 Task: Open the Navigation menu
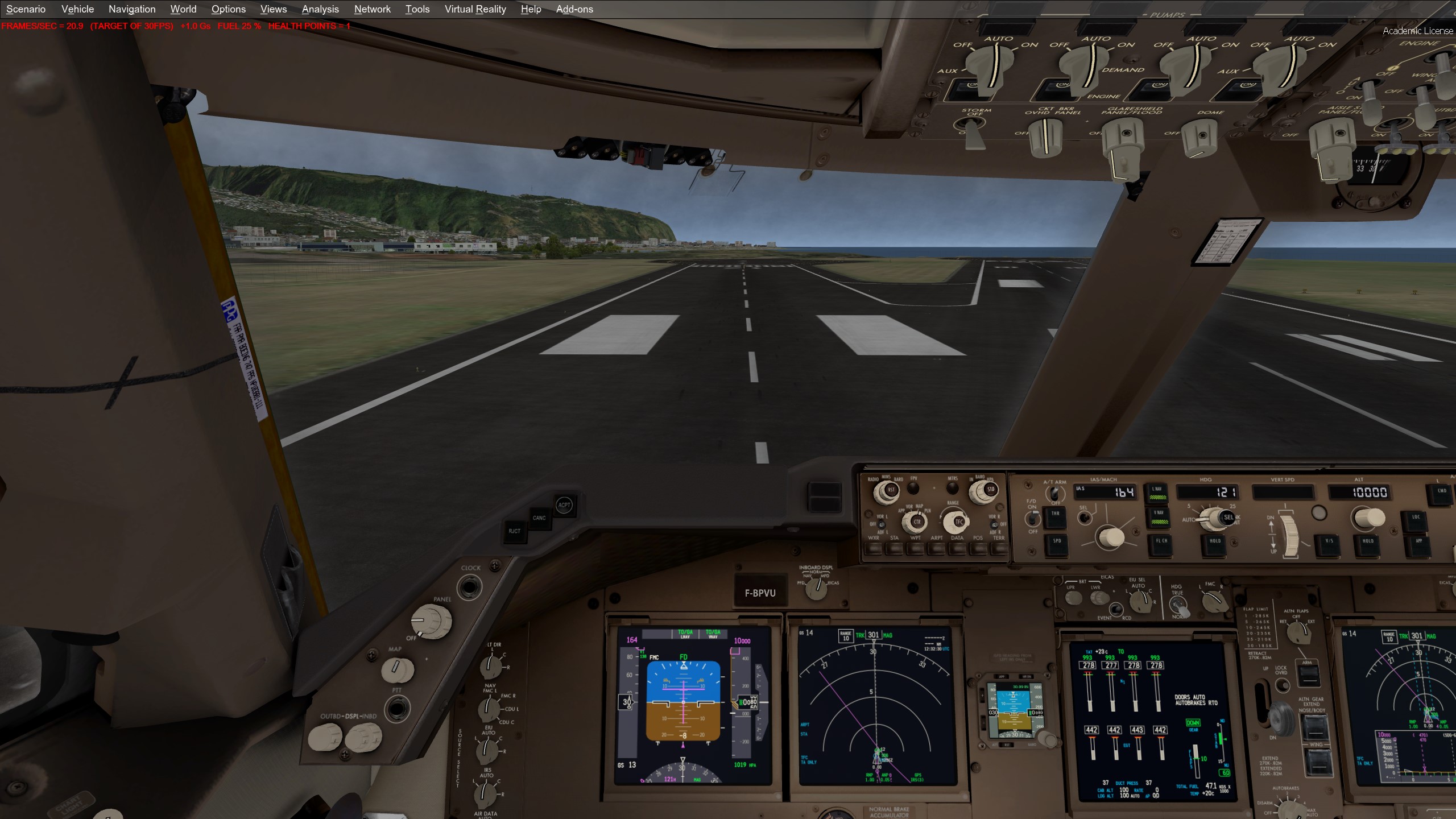(x=132, y=9)
